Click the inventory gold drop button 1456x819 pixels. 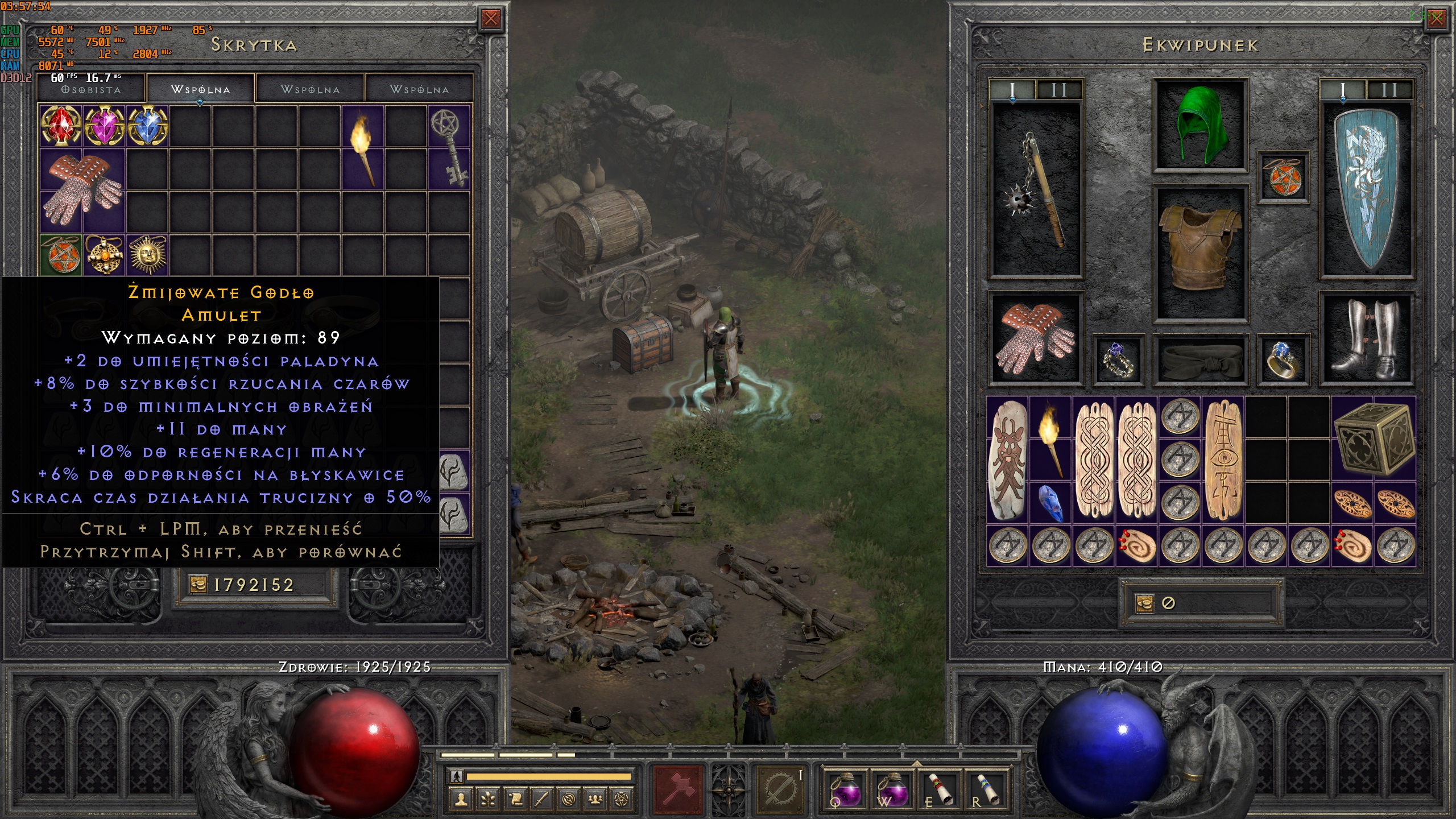(1144, 603)
